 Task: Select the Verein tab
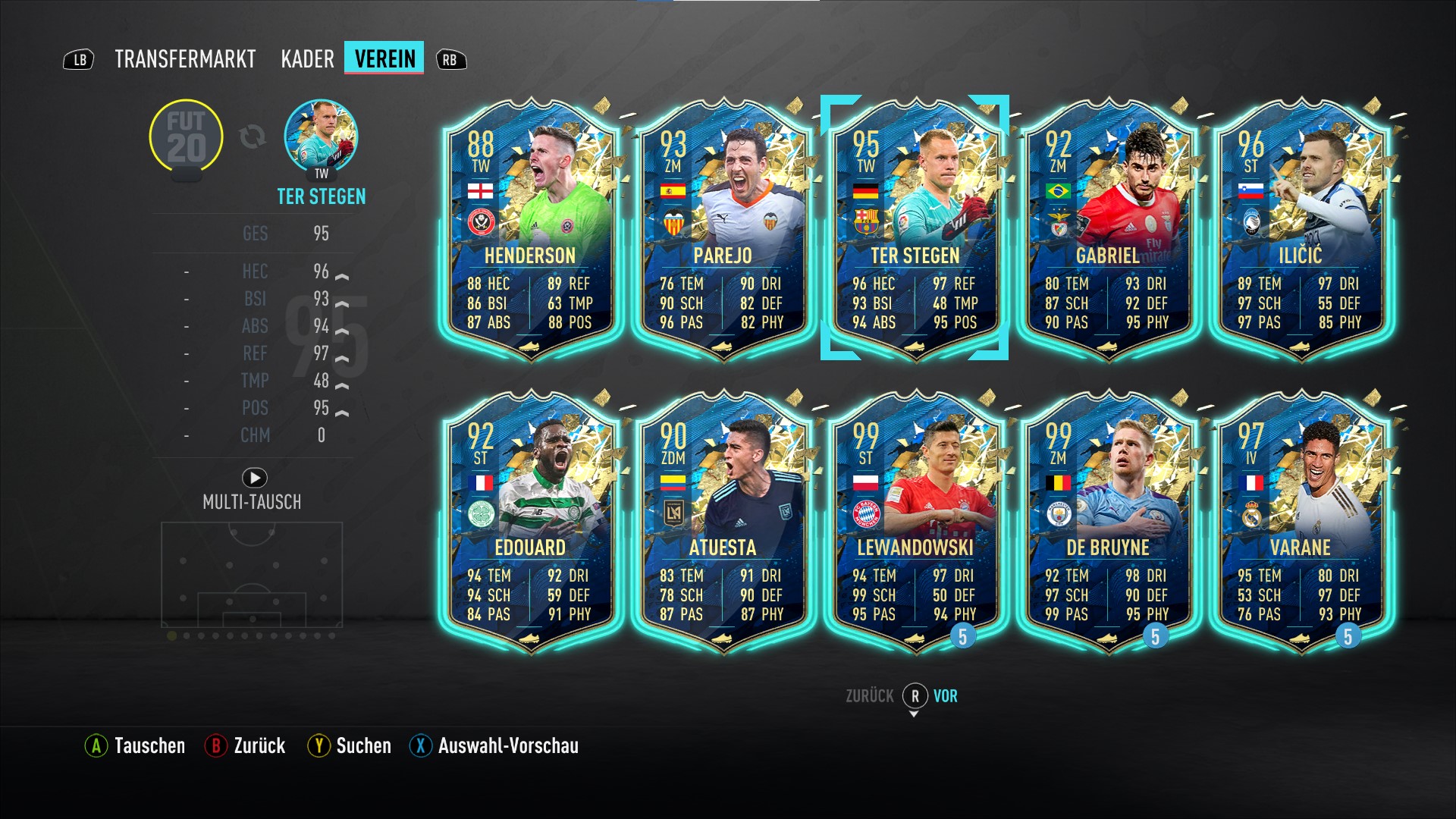384,58
